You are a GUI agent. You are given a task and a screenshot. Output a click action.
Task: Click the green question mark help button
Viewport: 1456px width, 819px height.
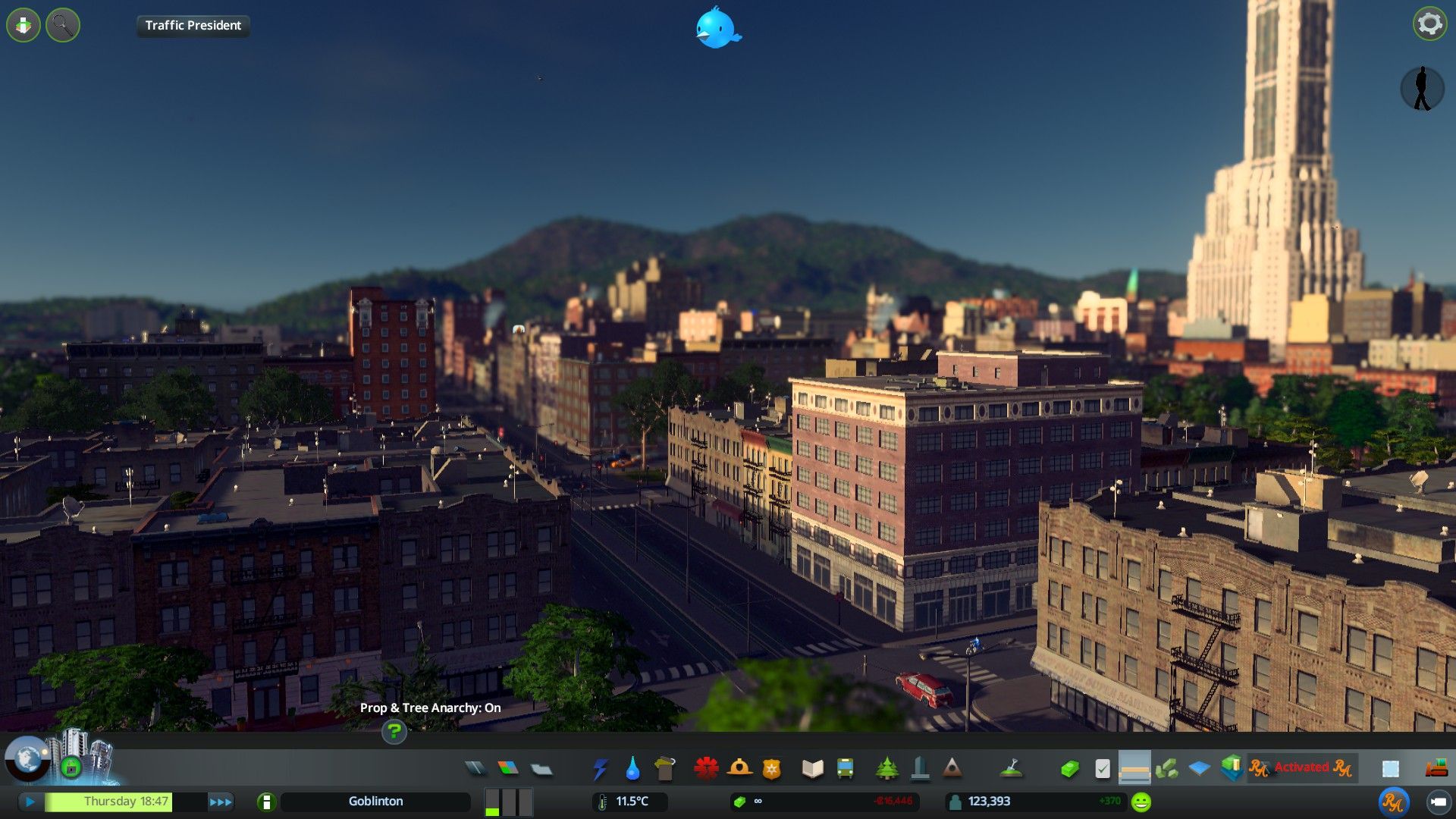(x=394, y=732)
